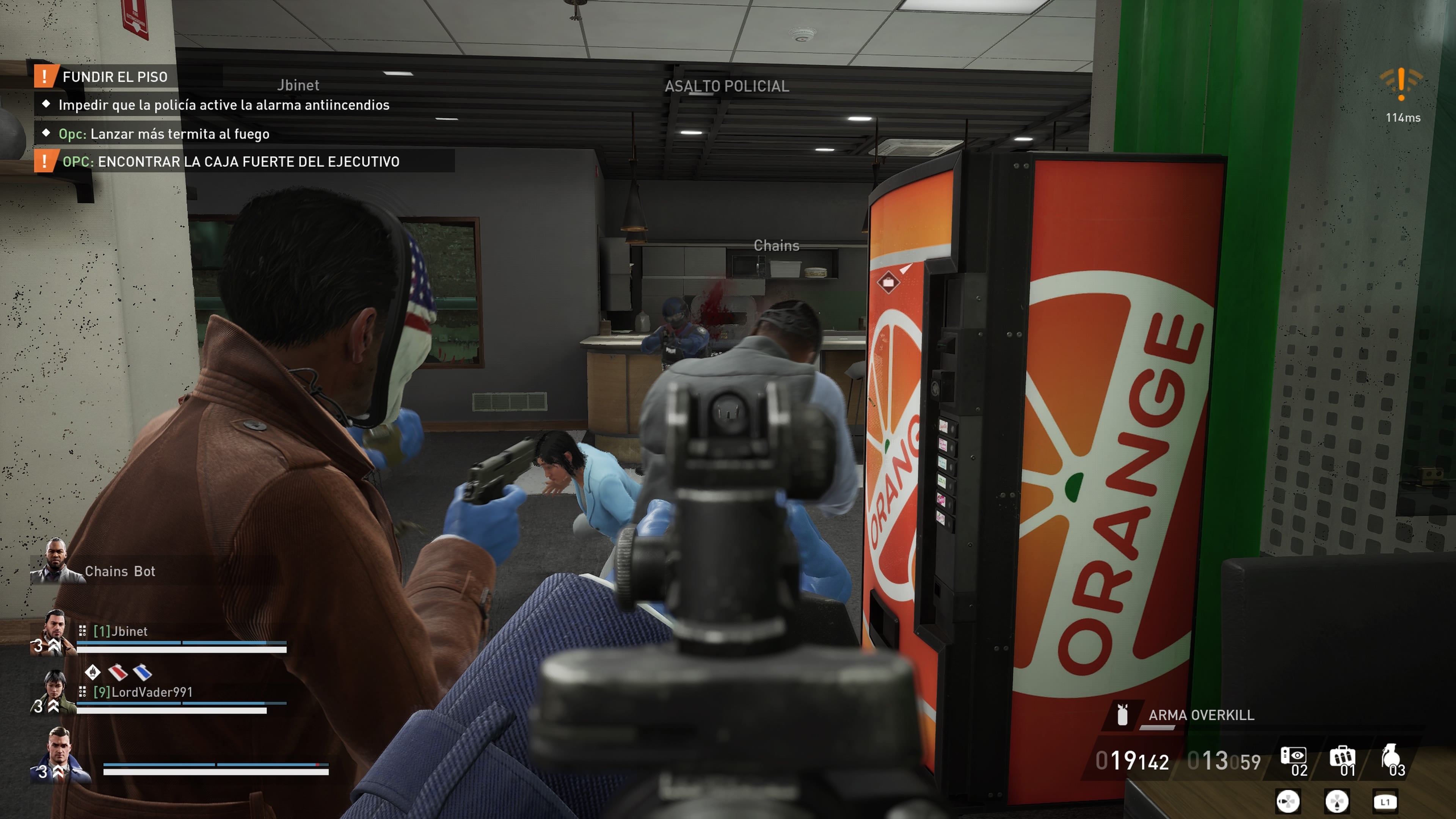Select the optional thermite objective line
The width and height of the screenshot is (1456, 819).
coord(163,134)
